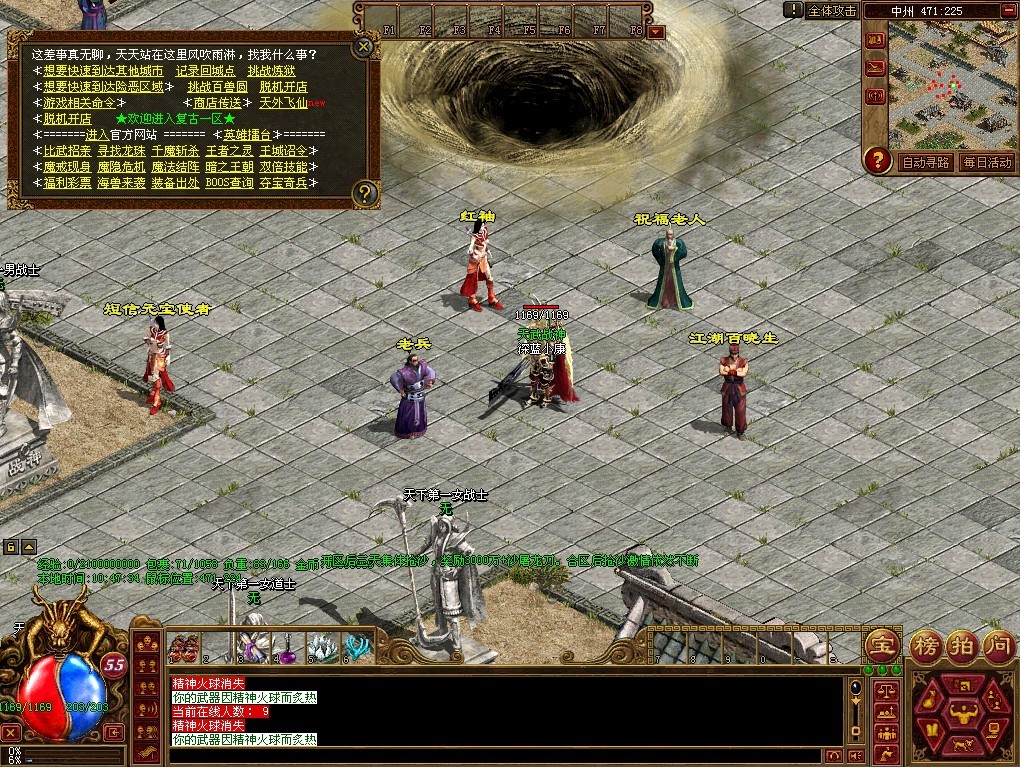Click the 自动寻路 auto-pathfinding button
The width and height of the screenshot is (1020, 767).
tap(926, 162)
